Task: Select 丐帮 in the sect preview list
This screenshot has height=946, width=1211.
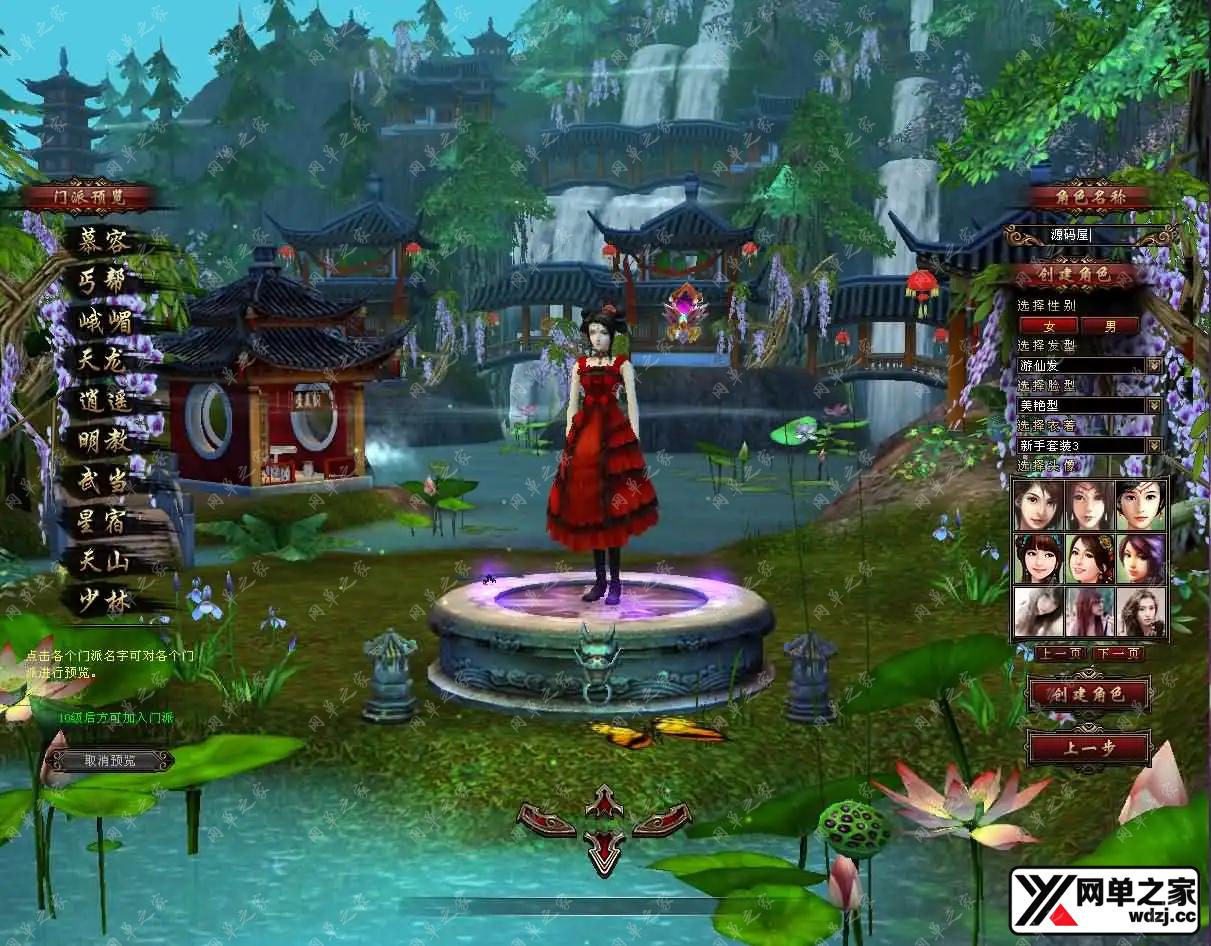Action: (104, 281)
